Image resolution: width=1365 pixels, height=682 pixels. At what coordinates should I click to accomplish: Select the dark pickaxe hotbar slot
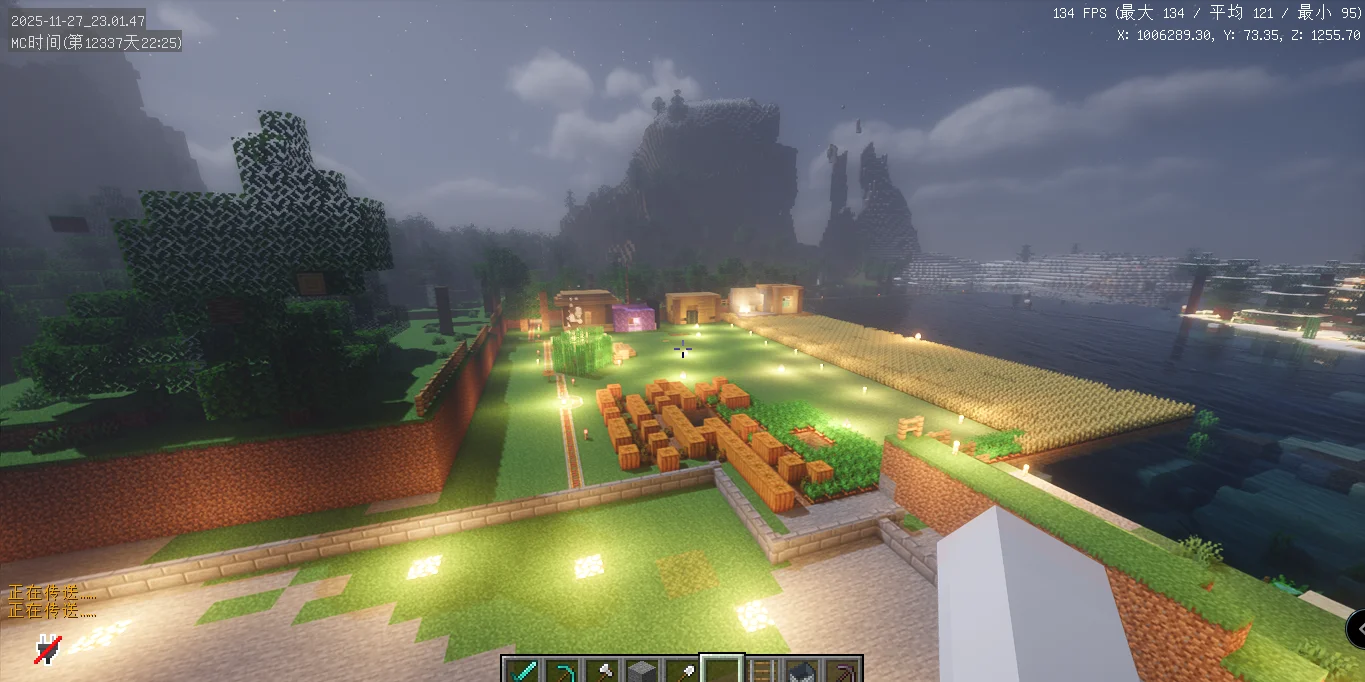pos(842,671)
